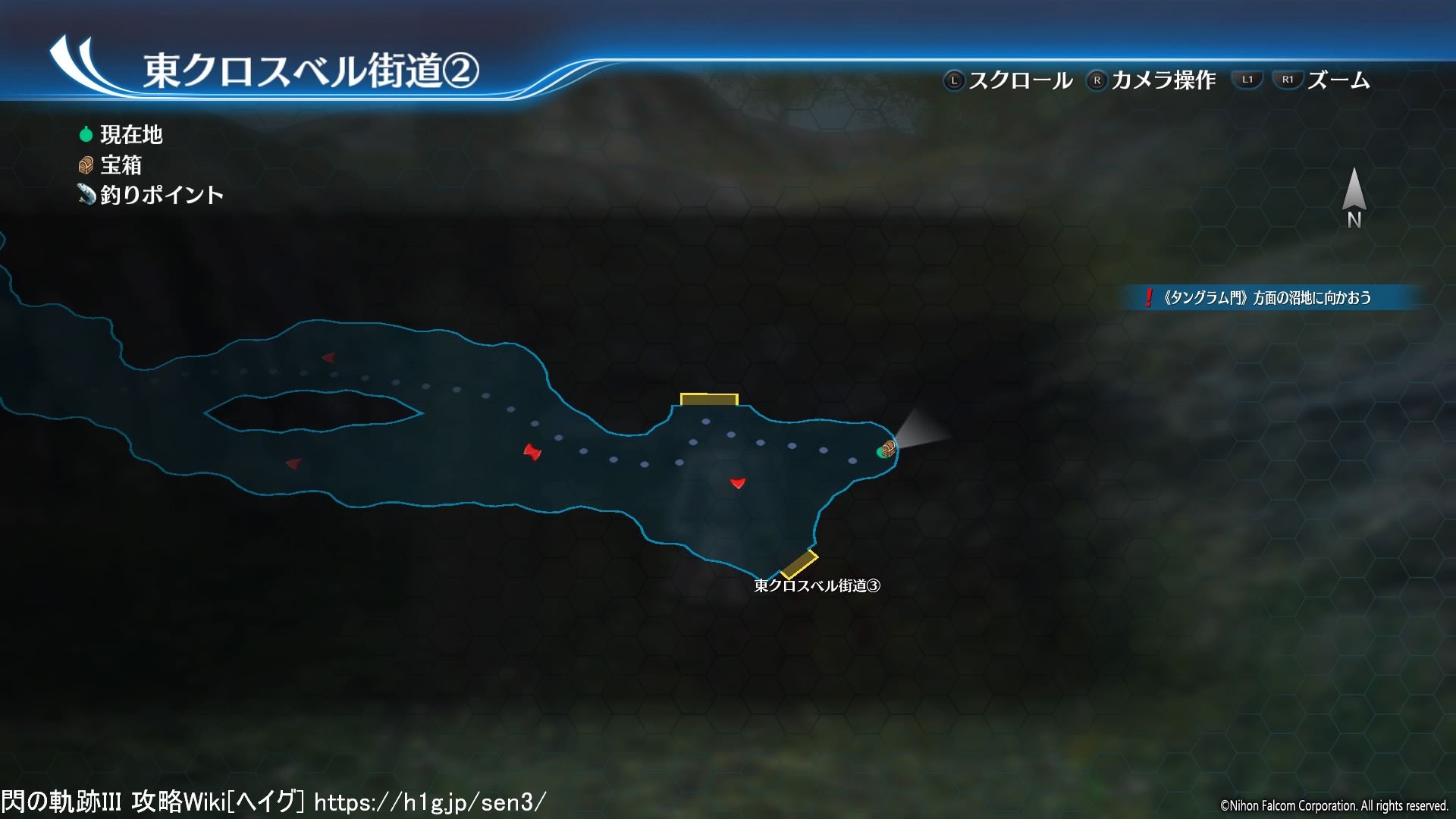Select the 東クロスベル街道③ exit label
1456x819 pixels.
[x=817, y=585]
